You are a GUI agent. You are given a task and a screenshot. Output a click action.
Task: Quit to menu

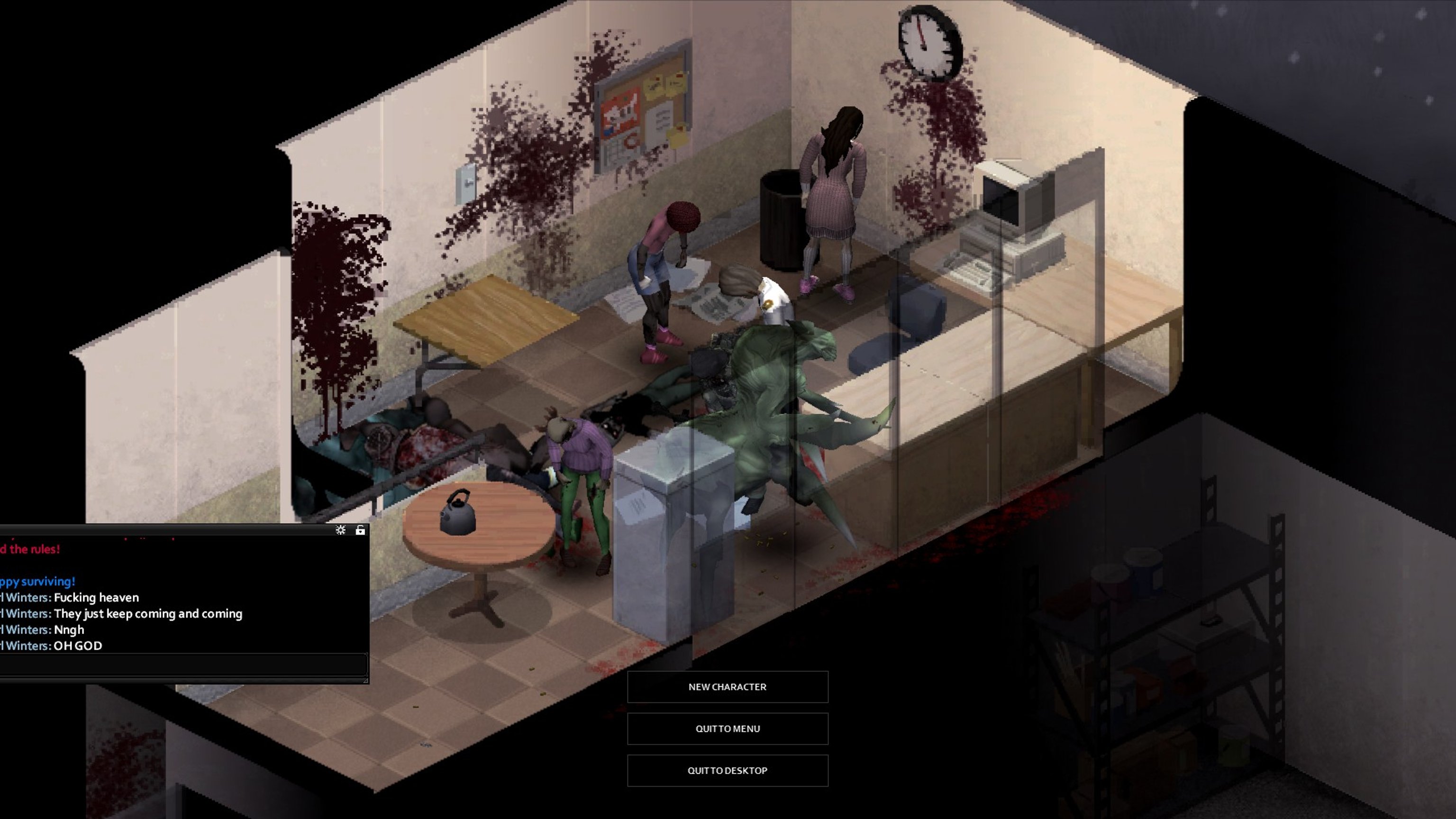click(728, 728)
